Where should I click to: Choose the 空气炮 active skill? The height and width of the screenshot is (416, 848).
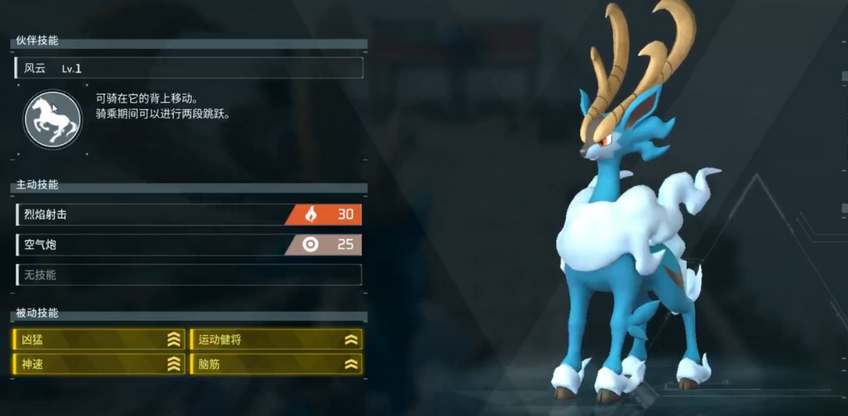point(188,244)
